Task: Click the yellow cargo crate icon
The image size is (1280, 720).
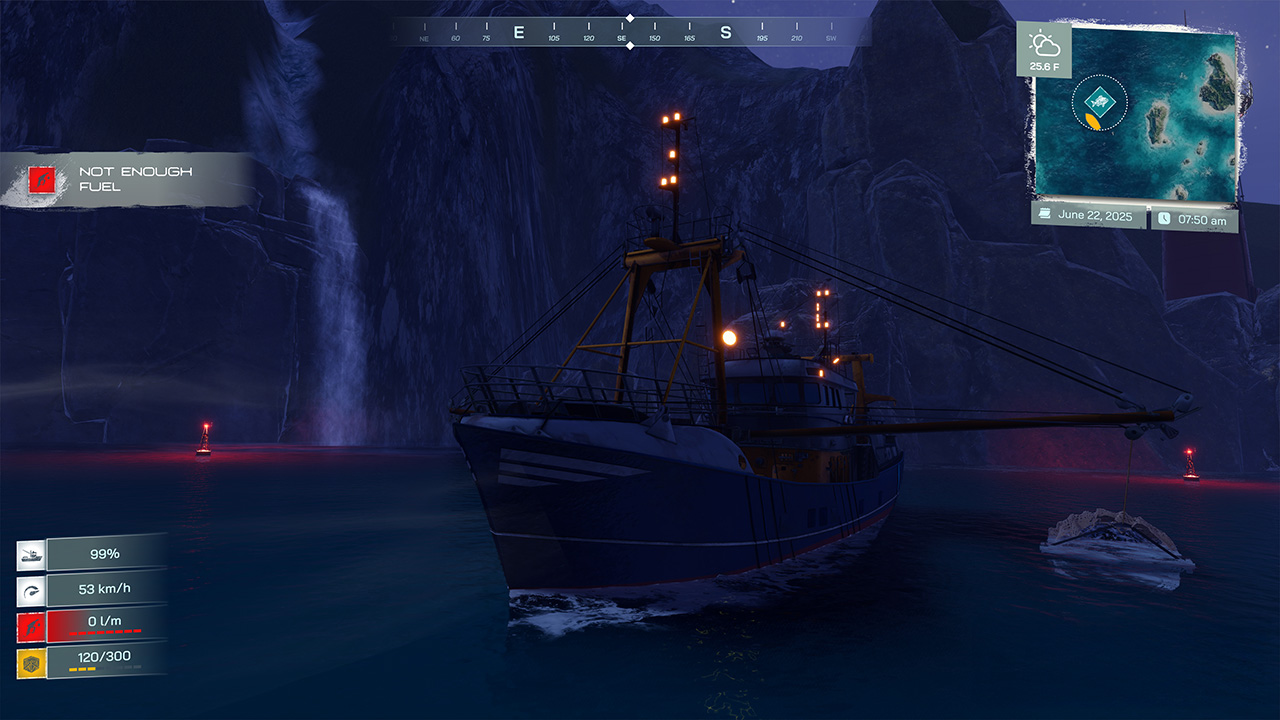Action: coord(30,661)
